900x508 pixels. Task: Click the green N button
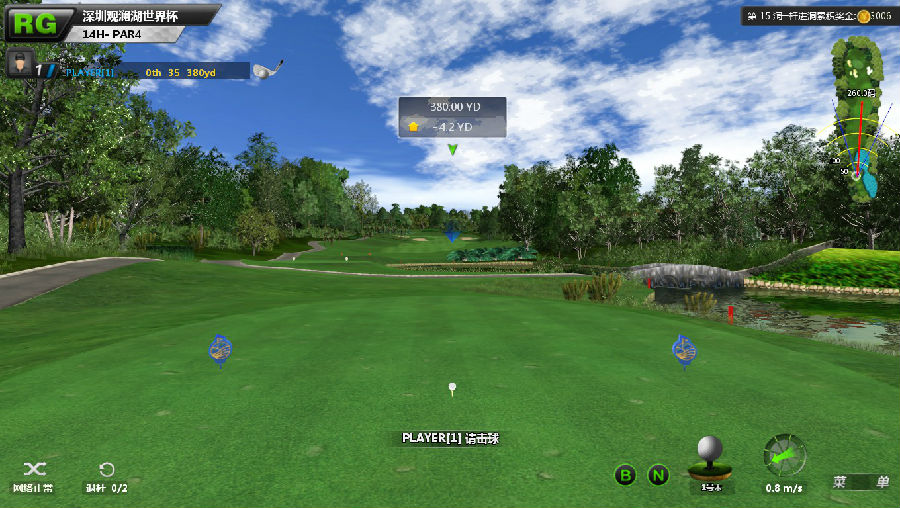(658, 476)
